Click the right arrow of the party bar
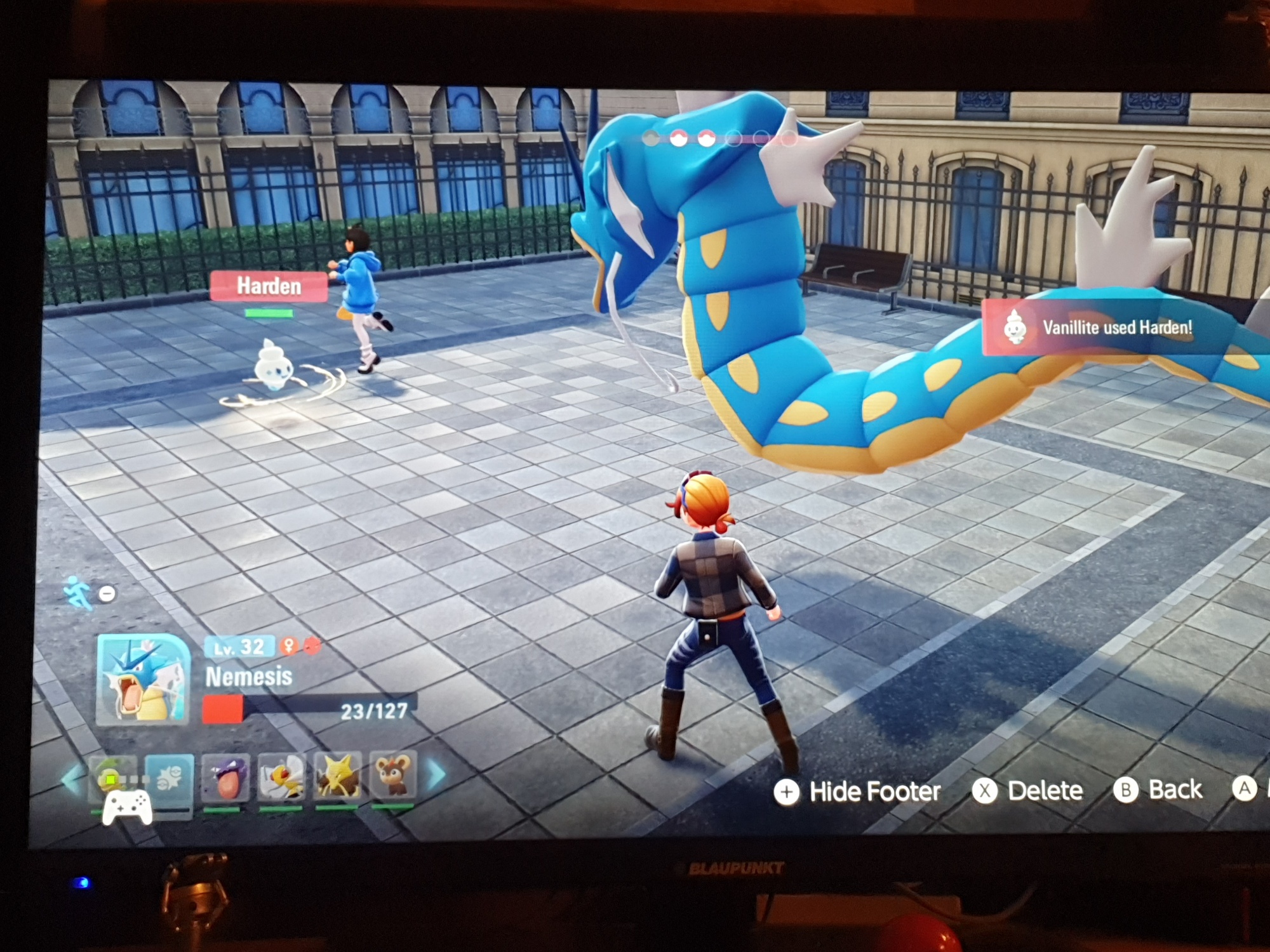This screenshot has width=1270, height=952. (x=436, y=774)
